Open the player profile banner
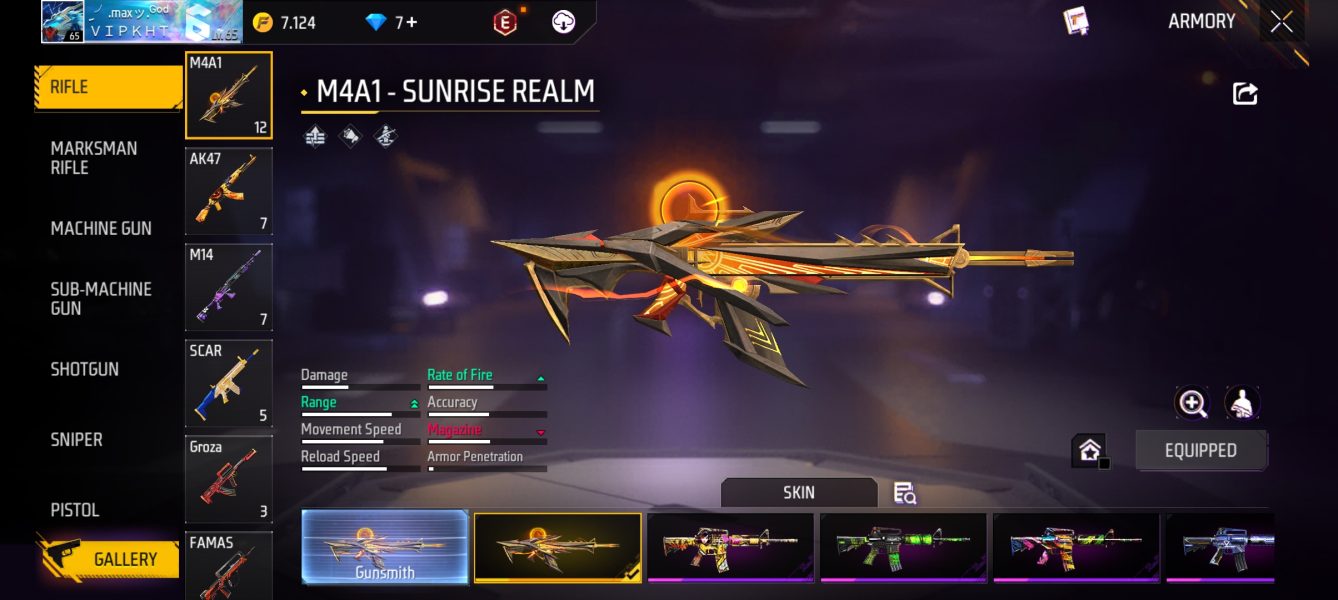This screenshot has height=600, width=1338. [140, 22]
